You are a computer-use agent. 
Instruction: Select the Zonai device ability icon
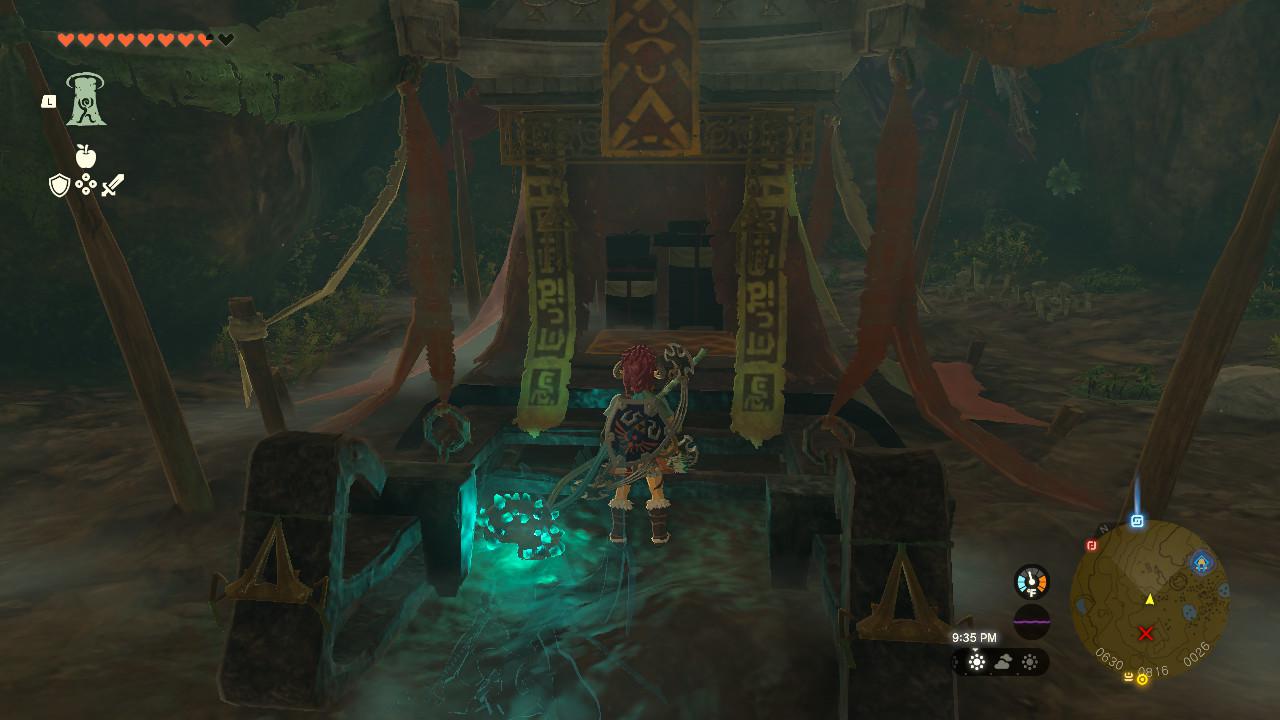click(x=86, y=100)
